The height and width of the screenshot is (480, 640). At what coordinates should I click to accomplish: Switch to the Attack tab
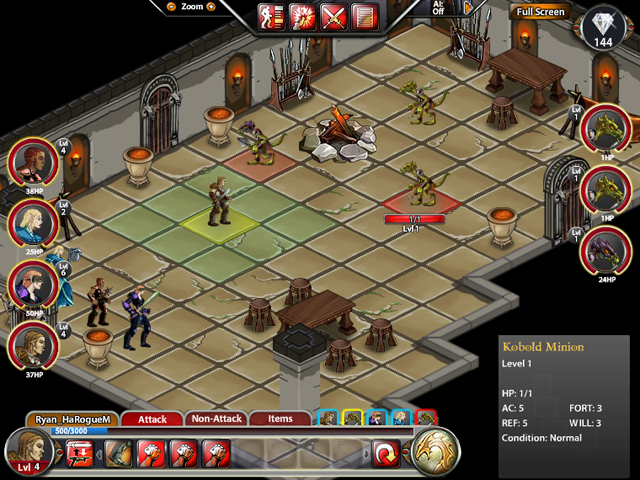pyautogui.click(x=152, y=419)
